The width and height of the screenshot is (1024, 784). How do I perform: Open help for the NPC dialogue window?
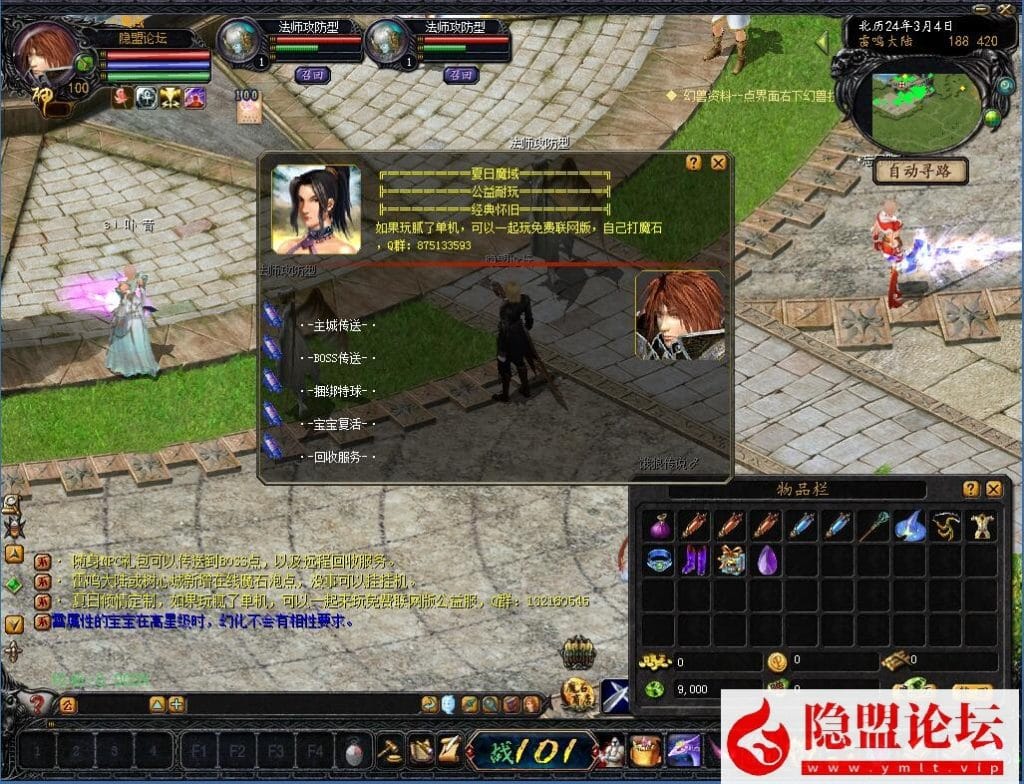click(x=694, y=162)
